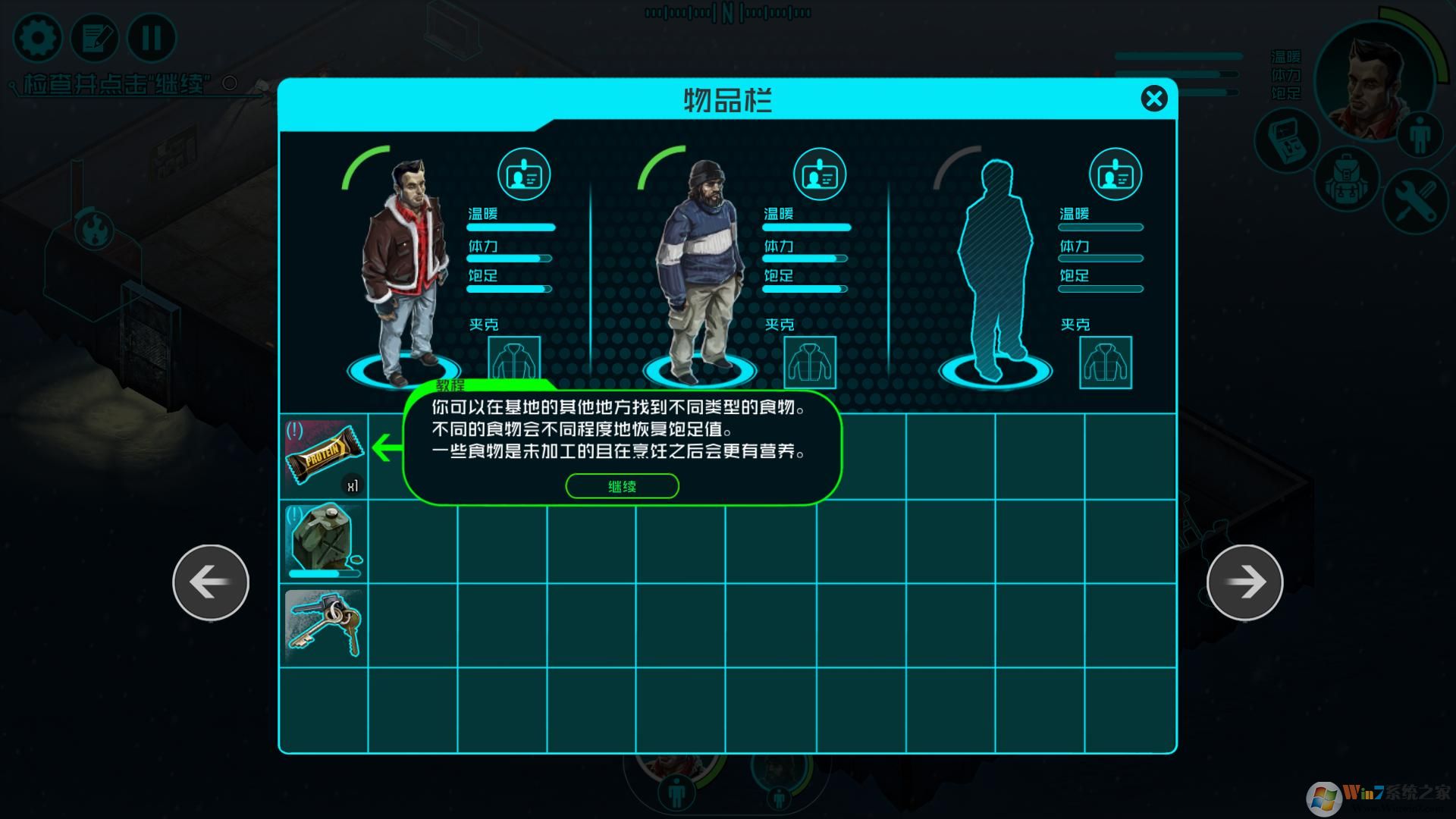Open ID card of red-jacket character
This screenshot has width=1456, height=819.
coord(523,175)
